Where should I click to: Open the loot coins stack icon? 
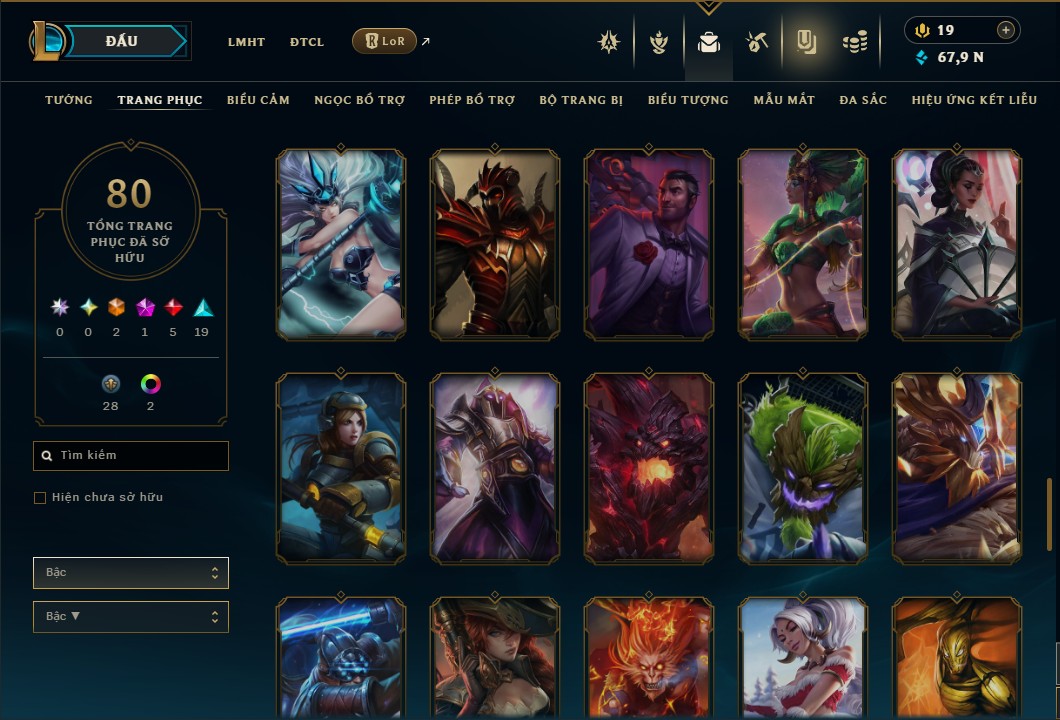(x=854, y=42)
